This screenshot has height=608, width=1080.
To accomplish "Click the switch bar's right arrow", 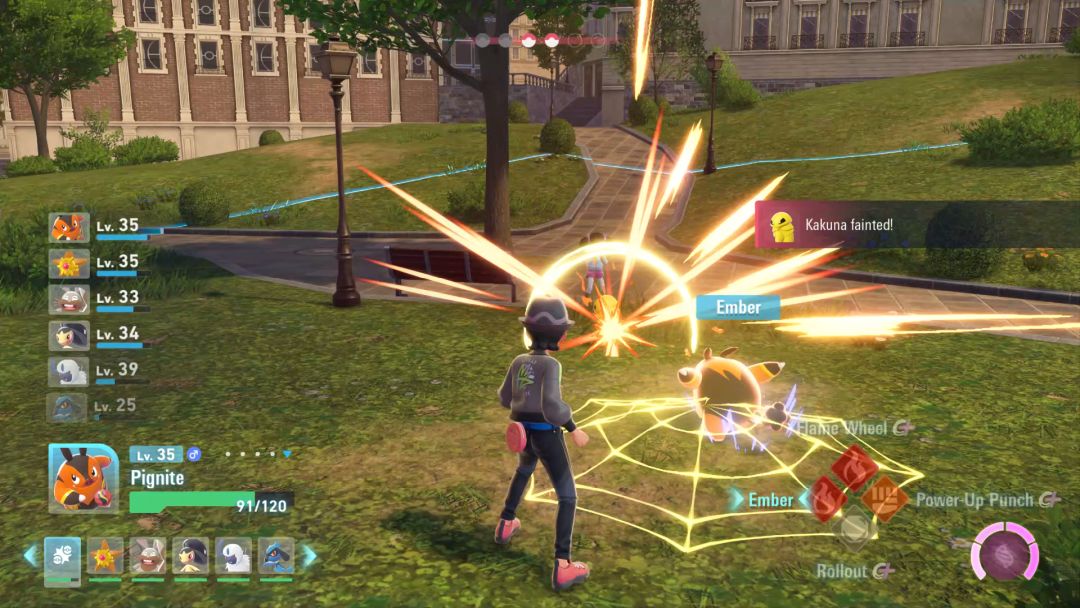I will (310, 556).
